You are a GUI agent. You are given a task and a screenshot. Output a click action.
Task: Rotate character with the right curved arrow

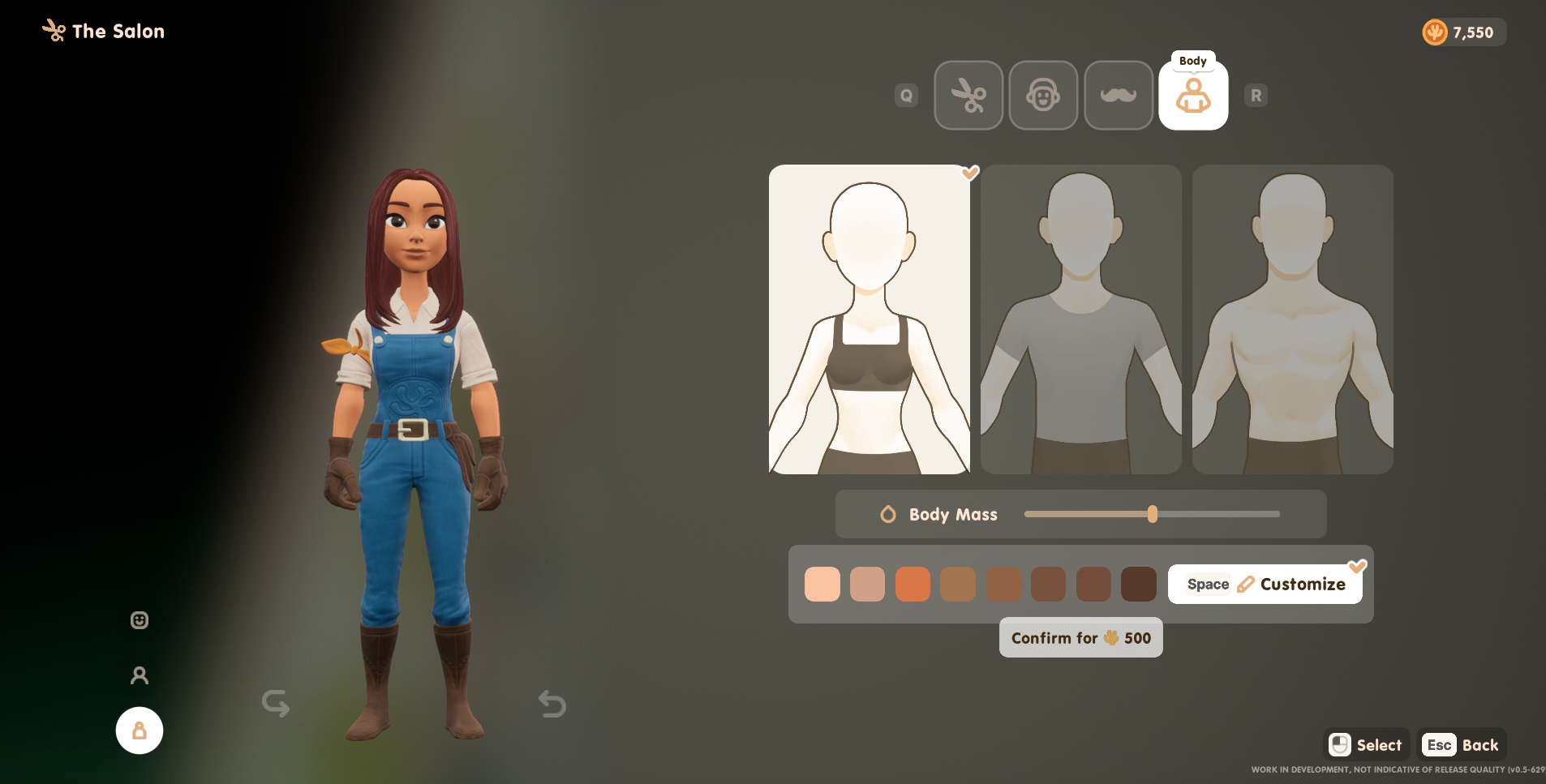click(x=552, y=703)
